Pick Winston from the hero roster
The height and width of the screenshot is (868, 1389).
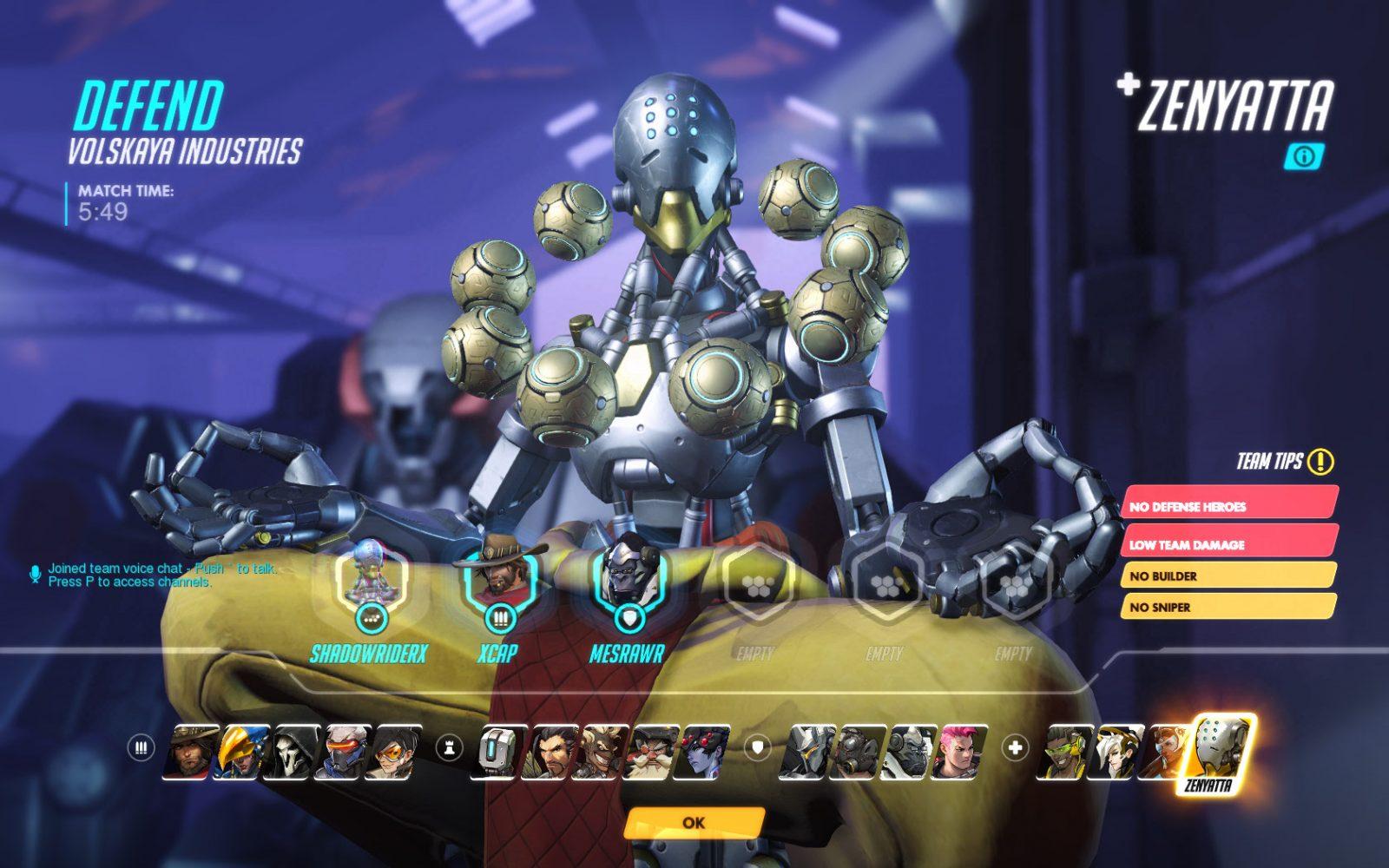(908, 752)
